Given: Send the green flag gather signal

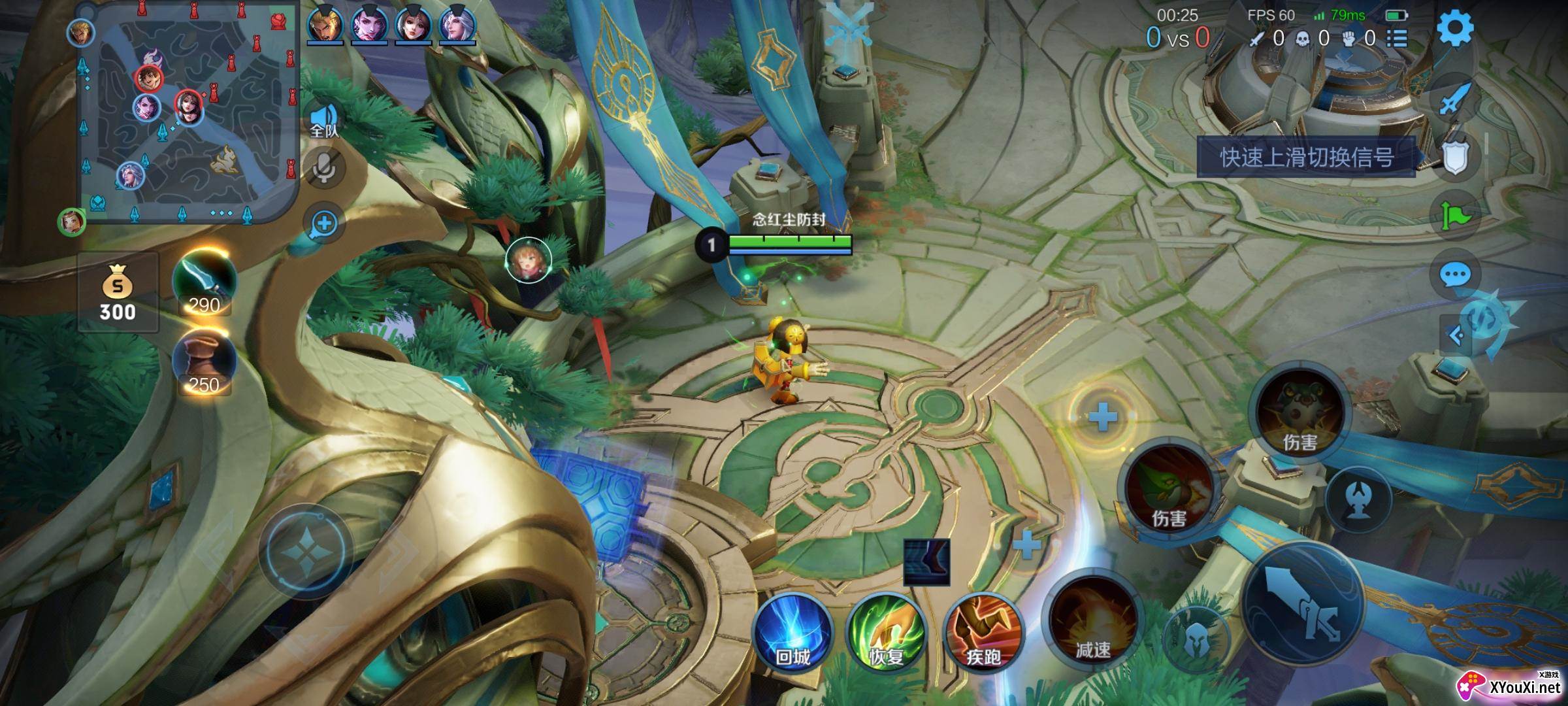Looking at the screenshot, I should (1455, 215).
